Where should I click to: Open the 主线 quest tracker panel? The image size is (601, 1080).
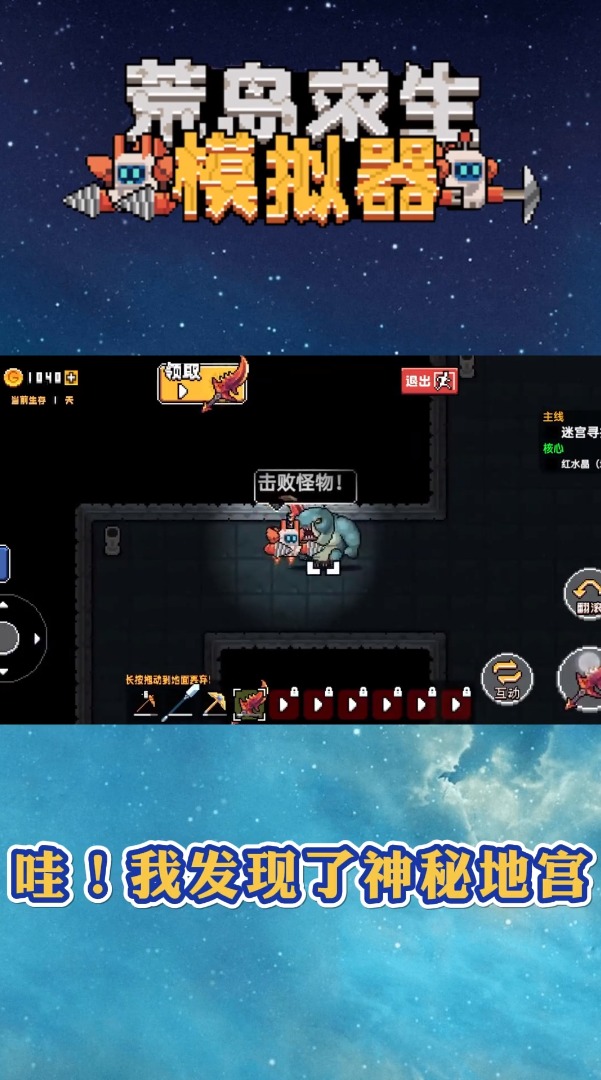[570, 441]
